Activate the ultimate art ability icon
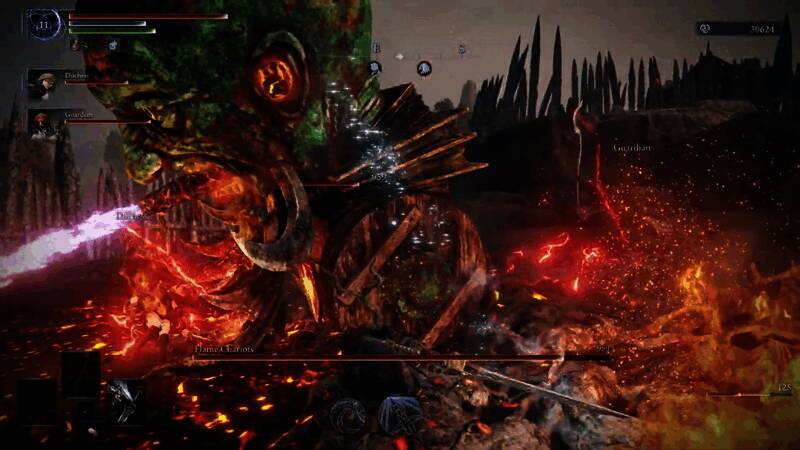Image resolution: width=800 pixels, height=450 pixels. (399, 415)
